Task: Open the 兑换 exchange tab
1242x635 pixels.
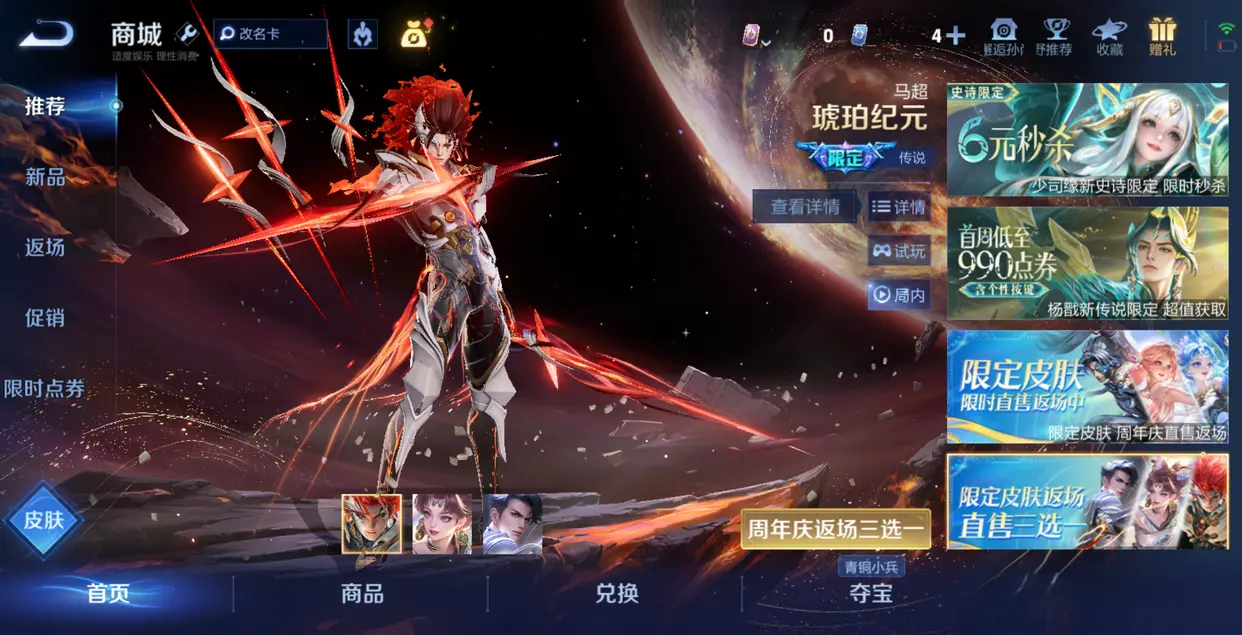Action: click(x=616, y=594)
